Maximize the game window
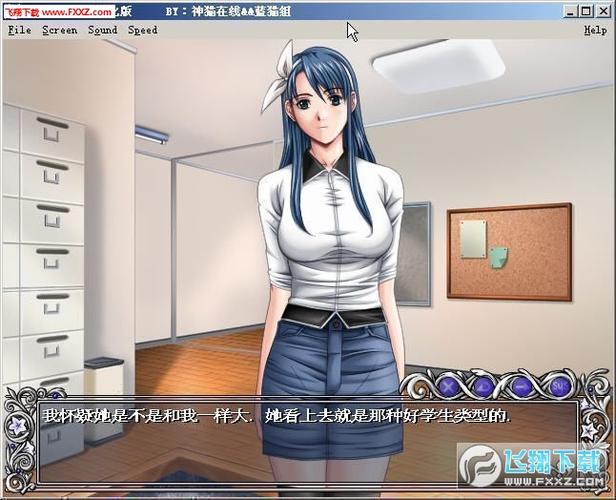The height and width of the screenshot is (500, 616). pos(585,13)
